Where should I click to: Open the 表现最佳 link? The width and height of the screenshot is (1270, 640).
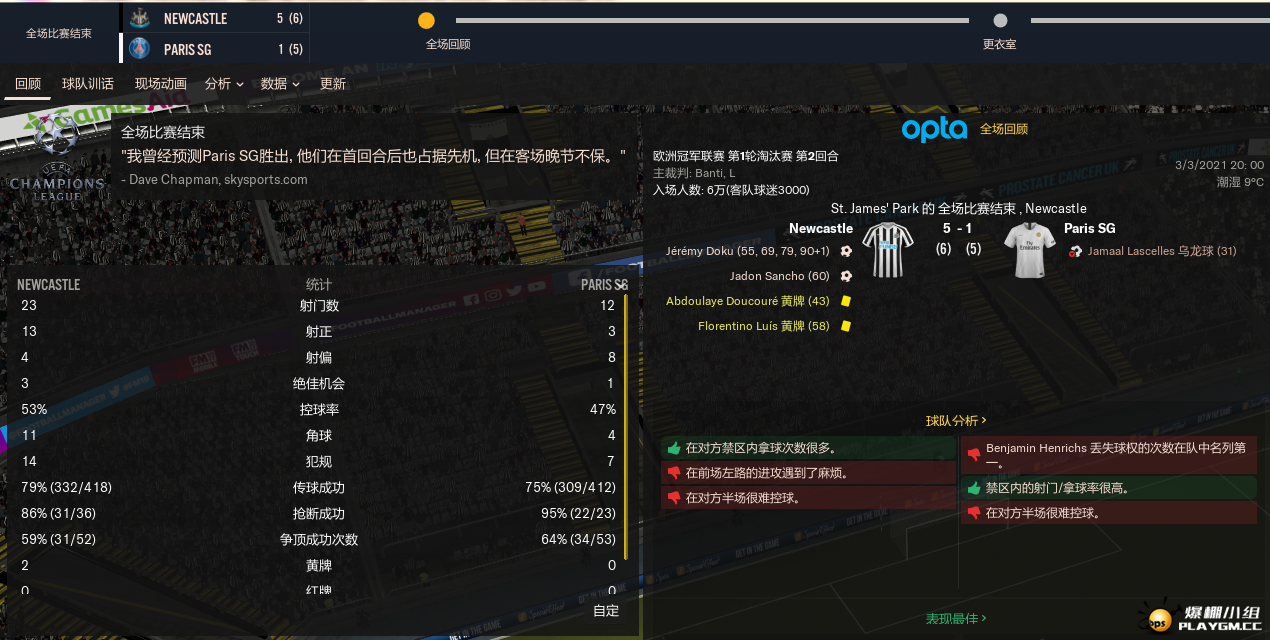tap(956, 619)
